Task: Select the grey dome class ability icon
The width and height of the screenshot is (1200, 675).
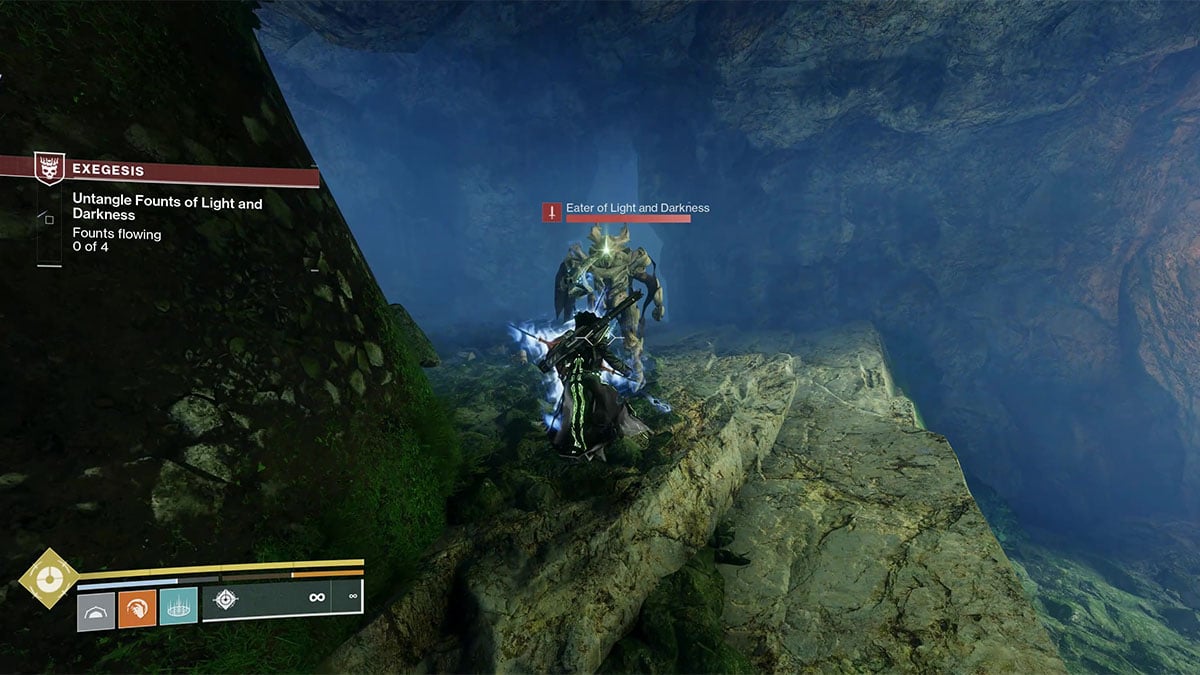Action: tap(96, 607)
